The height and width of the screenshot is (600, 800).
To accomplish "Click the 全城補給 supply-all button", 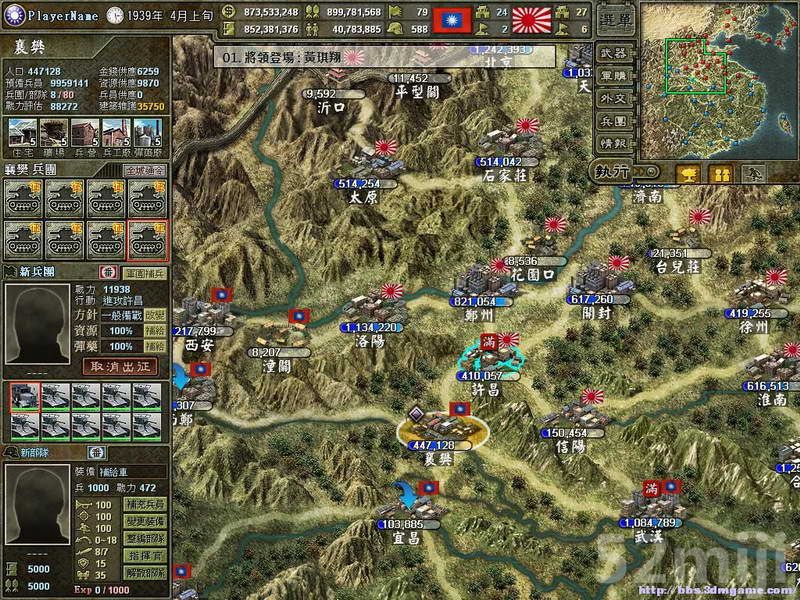I will [x=145, y=171].
